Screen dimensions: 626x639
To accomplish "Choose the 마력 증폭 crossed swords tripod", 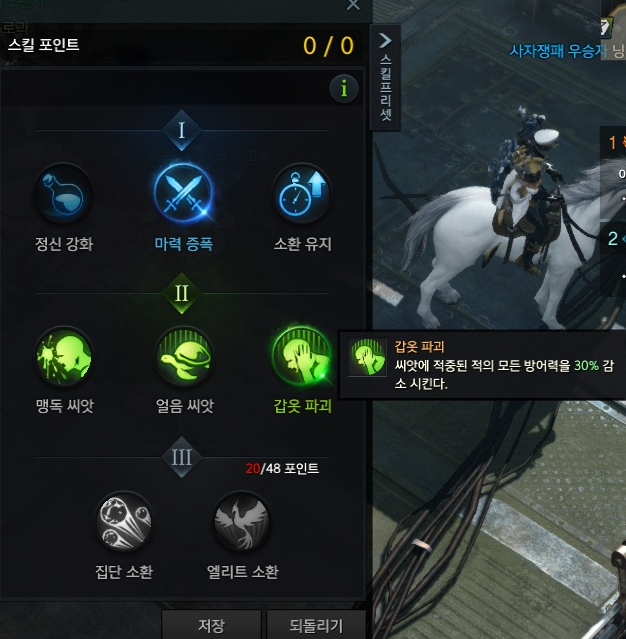I will click(183, 193).
